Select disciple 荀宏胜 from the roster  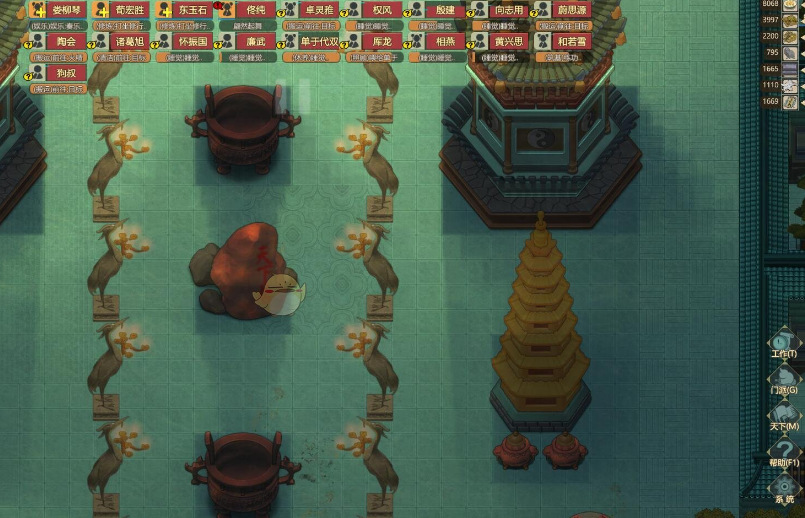[130, 10]
